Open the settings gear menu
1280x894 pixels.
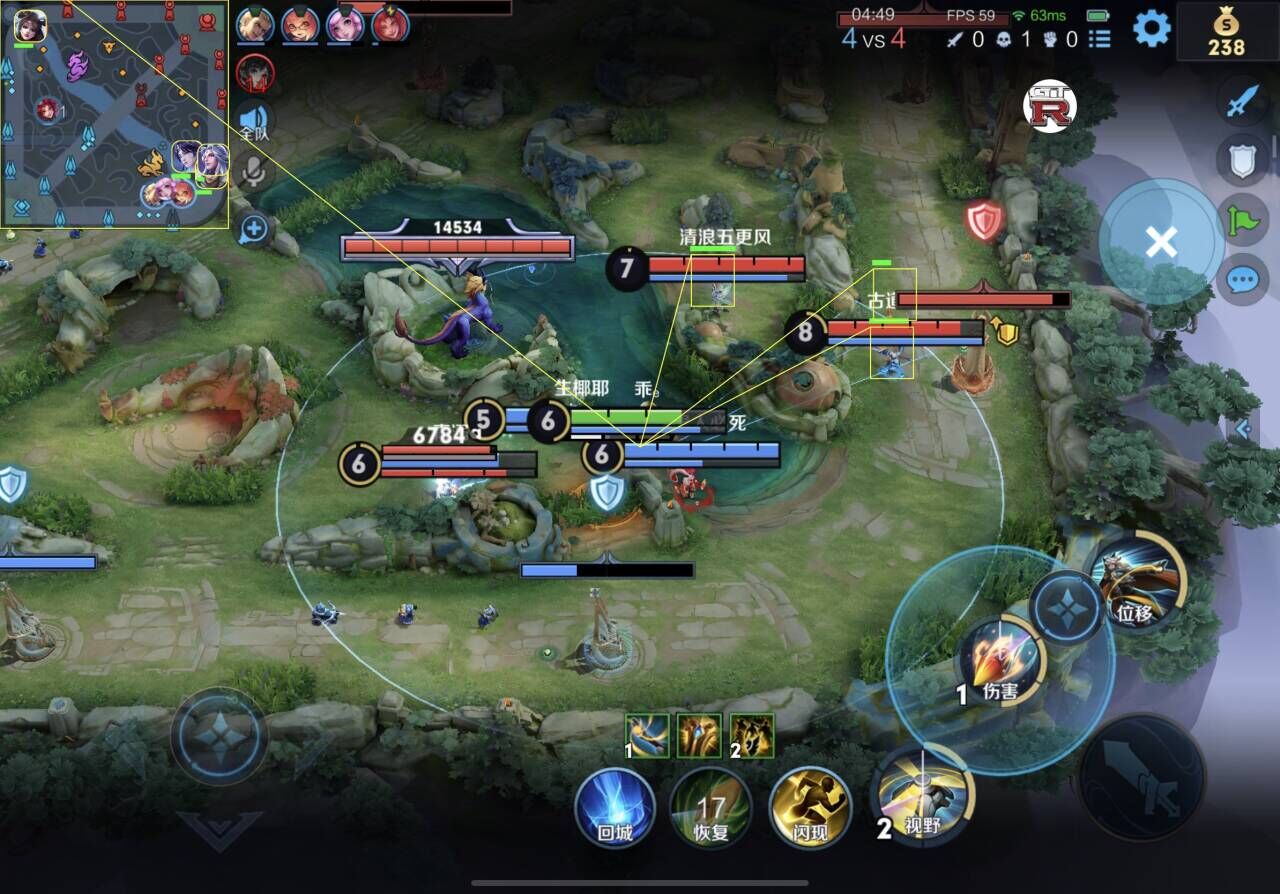(1151, 28)
